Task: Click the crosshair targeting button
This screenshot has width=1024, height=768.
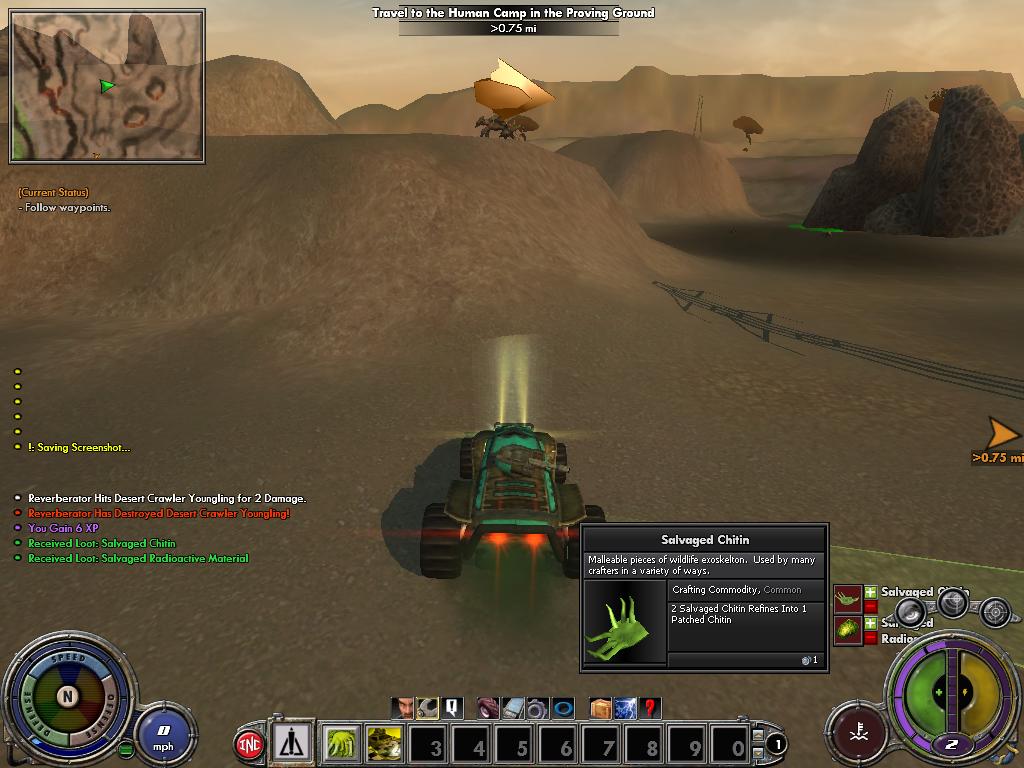Action: (x=994, y=610)
